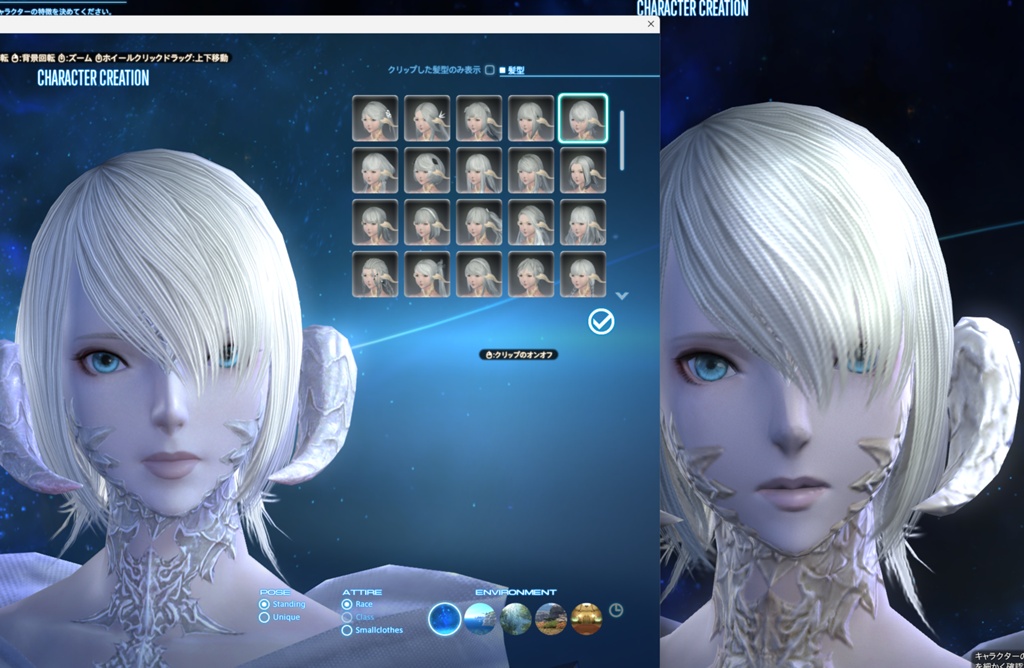Show more hairstyles with the down arrow

tap(622, 296)
